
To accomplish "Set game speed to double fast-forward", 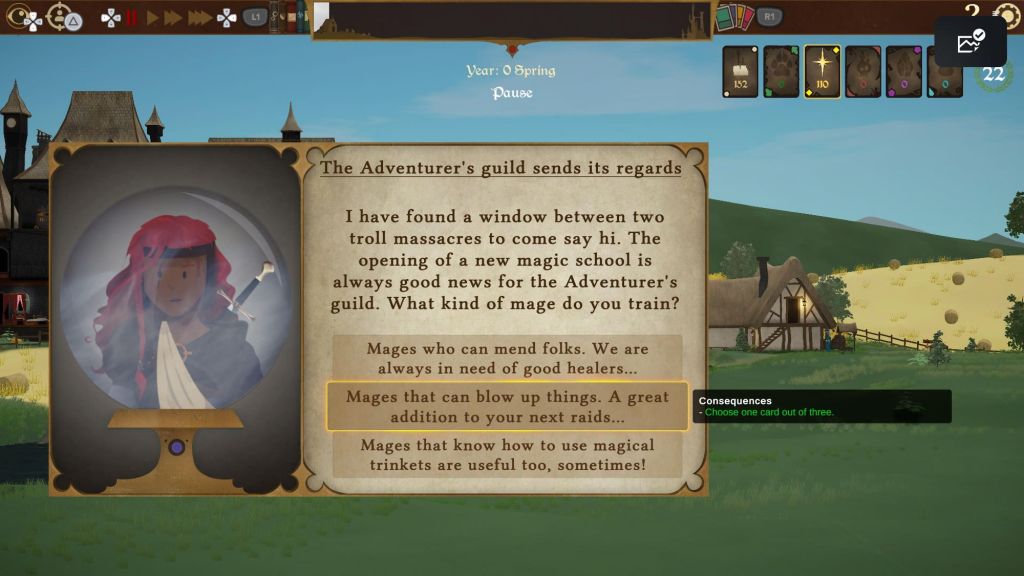I will [173, 17].
